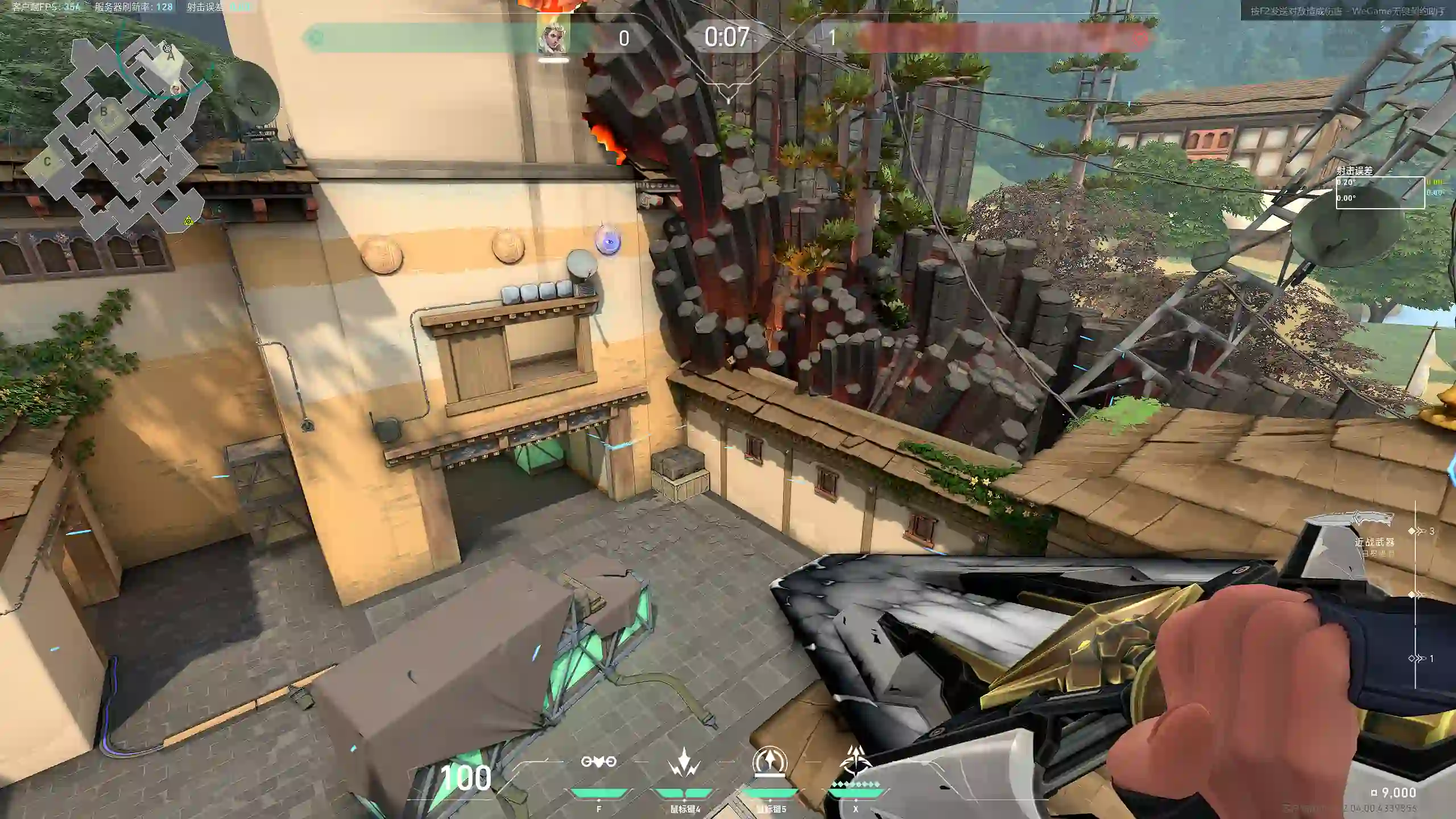The image size is (1456, 819).
Task: Select the melee knife weapon slot
Action: [1349, 520]
